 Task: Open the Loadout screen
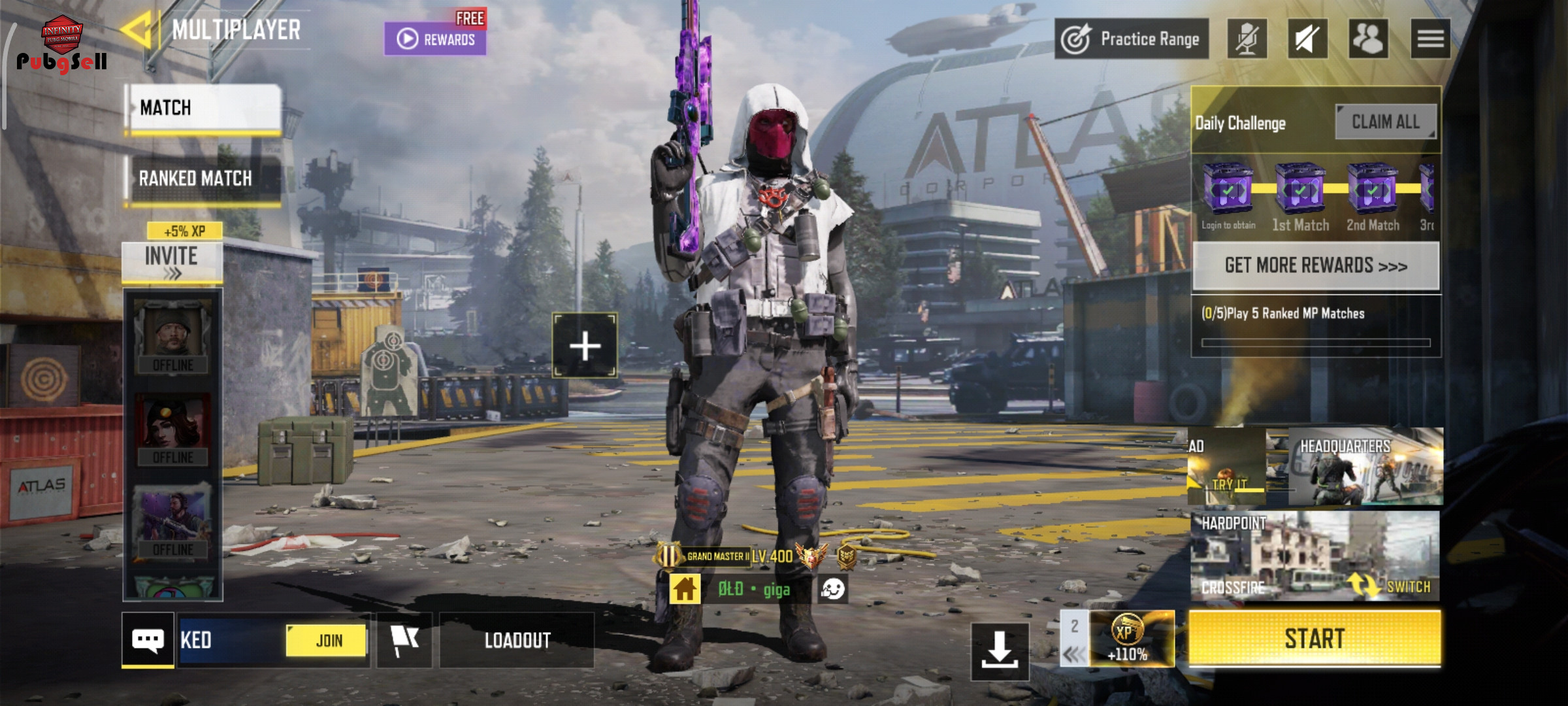517,640
